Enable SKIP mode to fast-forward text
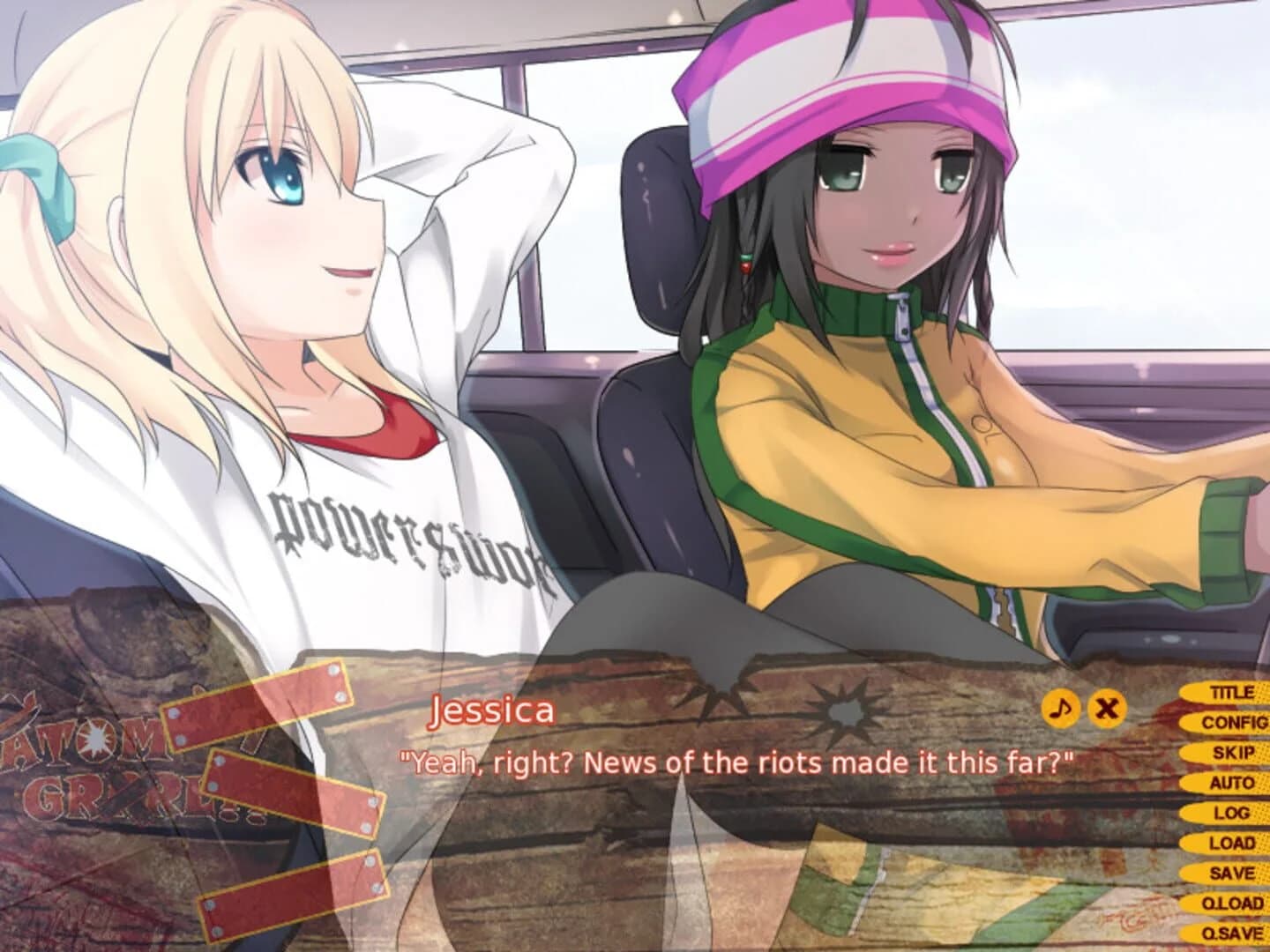 [1235, 752]
